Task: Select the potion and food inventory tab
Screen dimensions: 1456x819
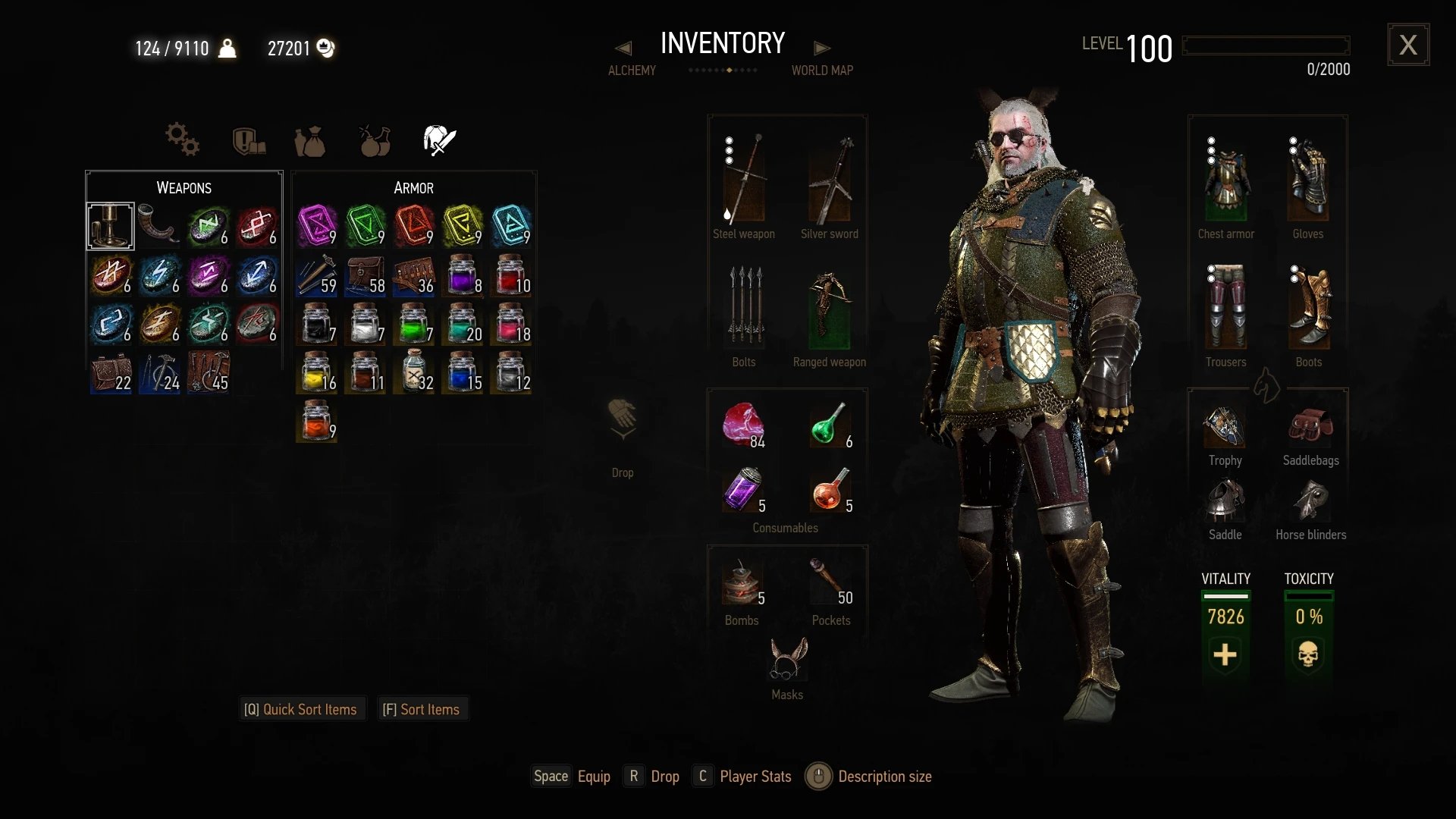Action: 375,140
